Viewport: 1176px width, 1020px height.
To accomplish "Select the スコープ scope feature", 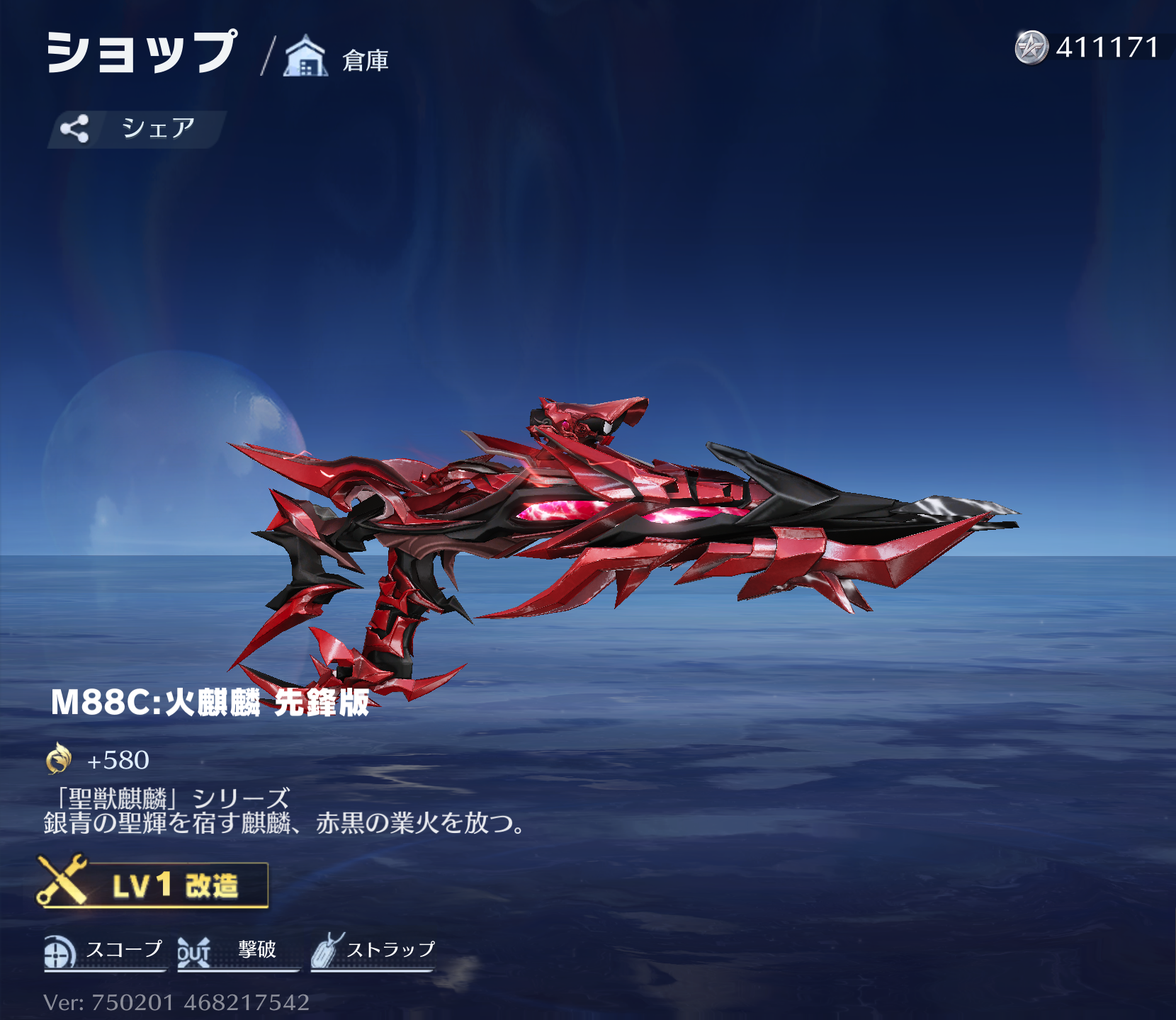I will [104, 951].
